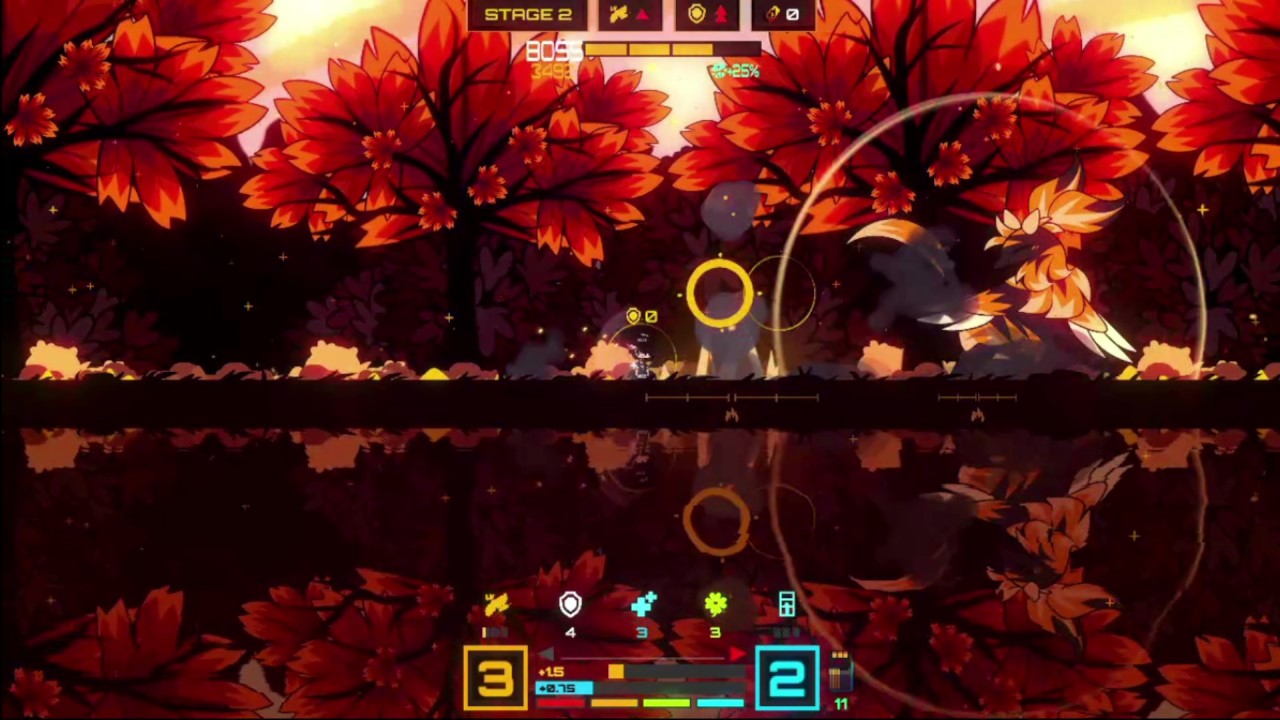Select the weapon icon in the bottom HUD
Screen dimensions: 1280x720
point(495,603)
